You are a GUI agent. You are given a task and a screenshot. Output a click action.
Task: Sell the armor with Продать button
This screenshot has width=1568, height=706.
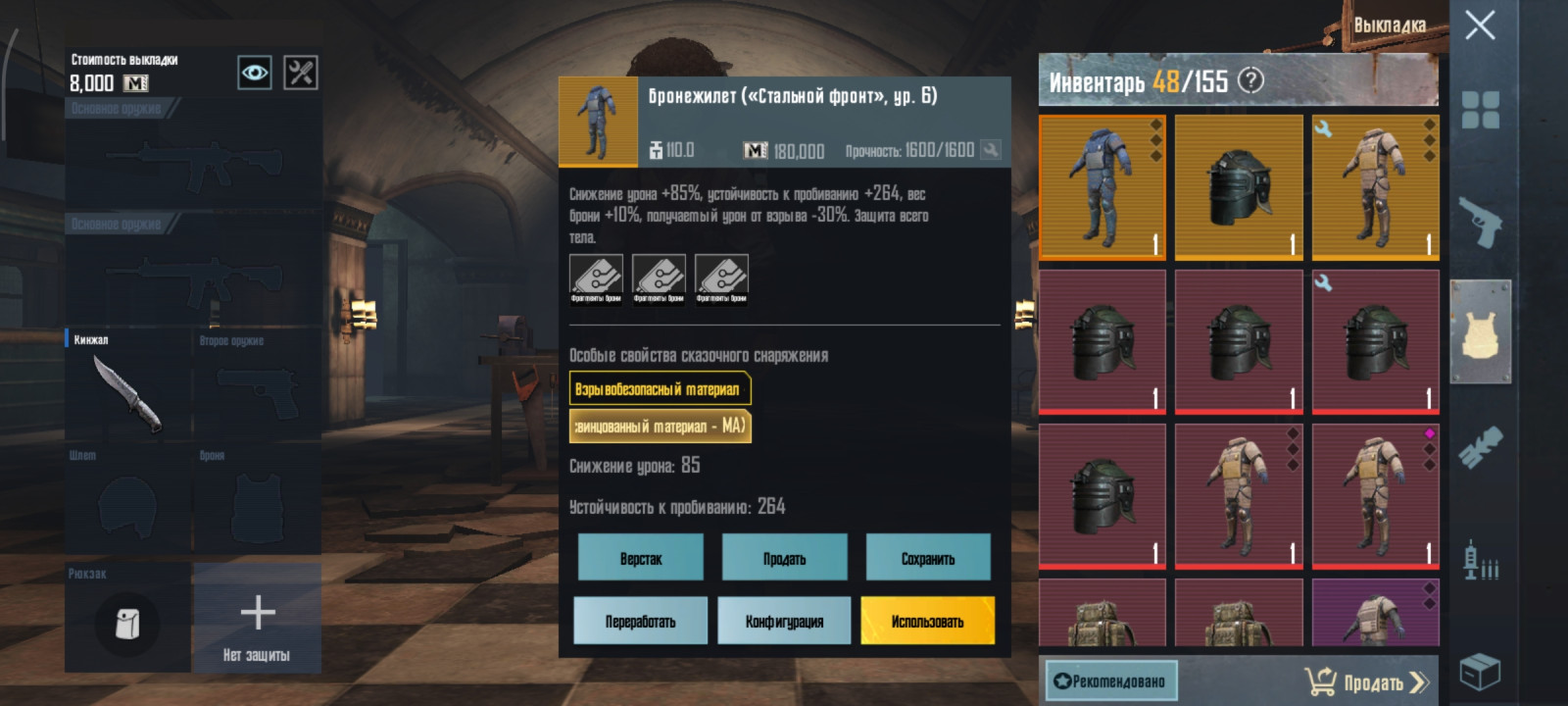(x=784, y=558)
